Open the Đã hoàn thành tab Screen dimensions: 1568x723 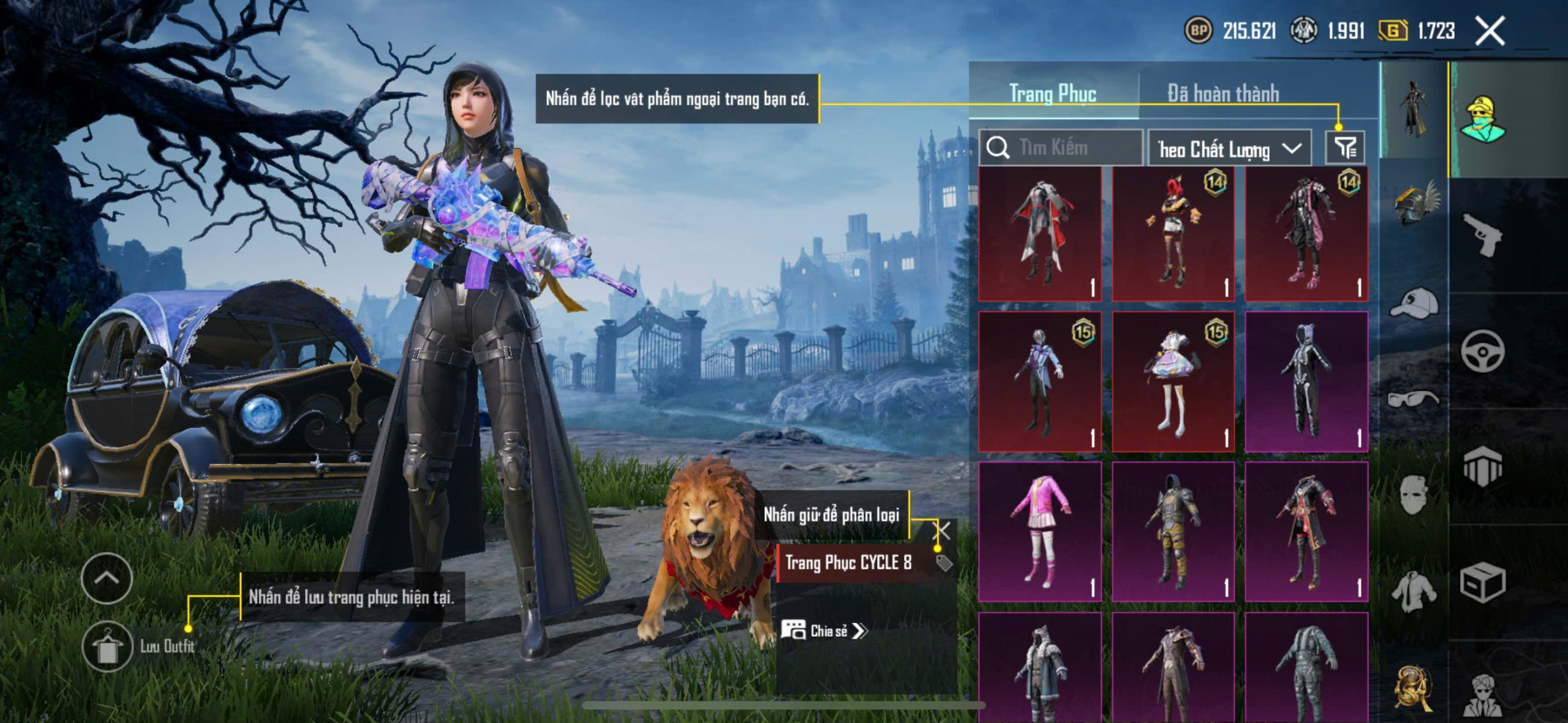click(1223, 94)
